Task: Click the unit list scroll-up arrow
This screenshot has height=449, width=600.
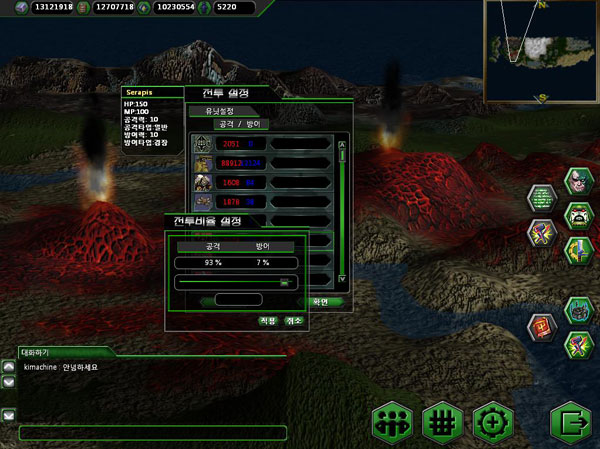Action: click(x=342, y=145)
